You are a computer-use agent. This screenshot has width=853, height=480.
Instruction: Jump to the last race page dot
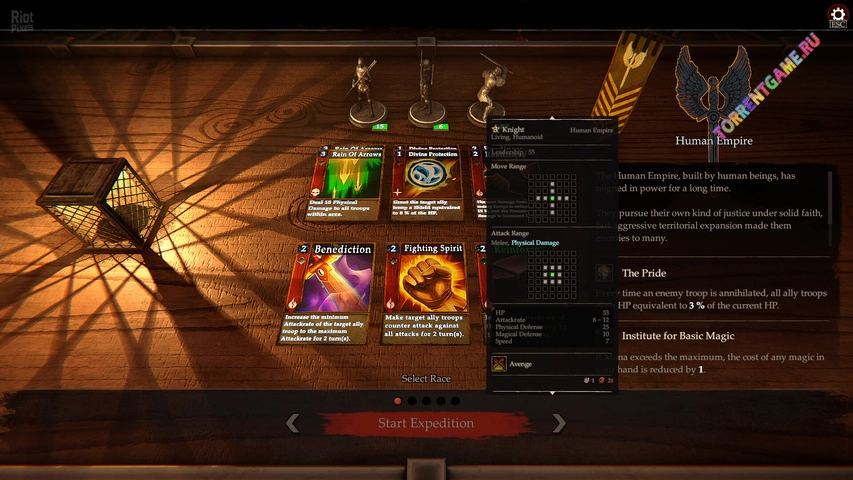click(455, 401)
